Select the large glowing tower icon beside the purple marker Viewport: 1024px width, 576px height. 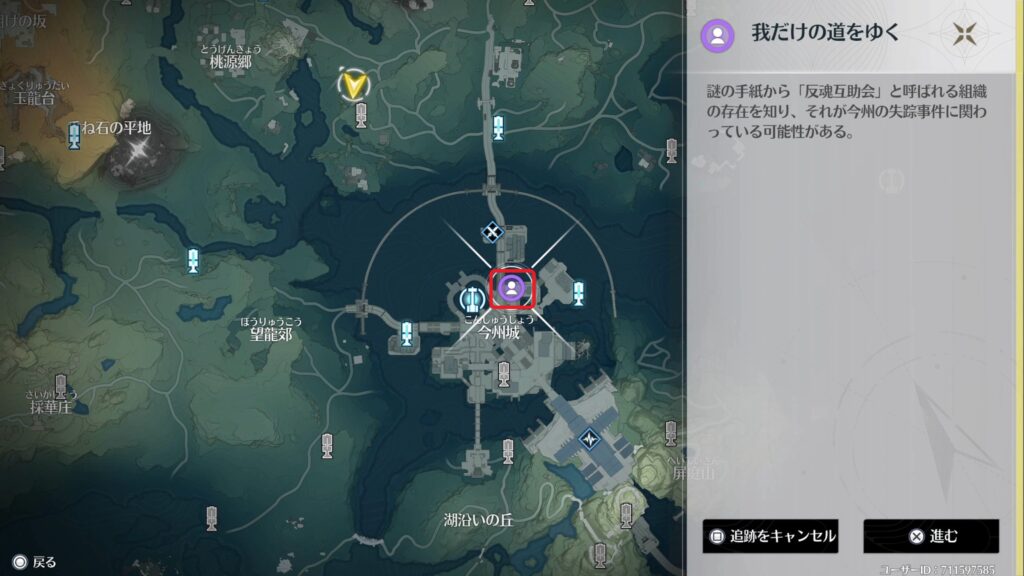point(472,297)
